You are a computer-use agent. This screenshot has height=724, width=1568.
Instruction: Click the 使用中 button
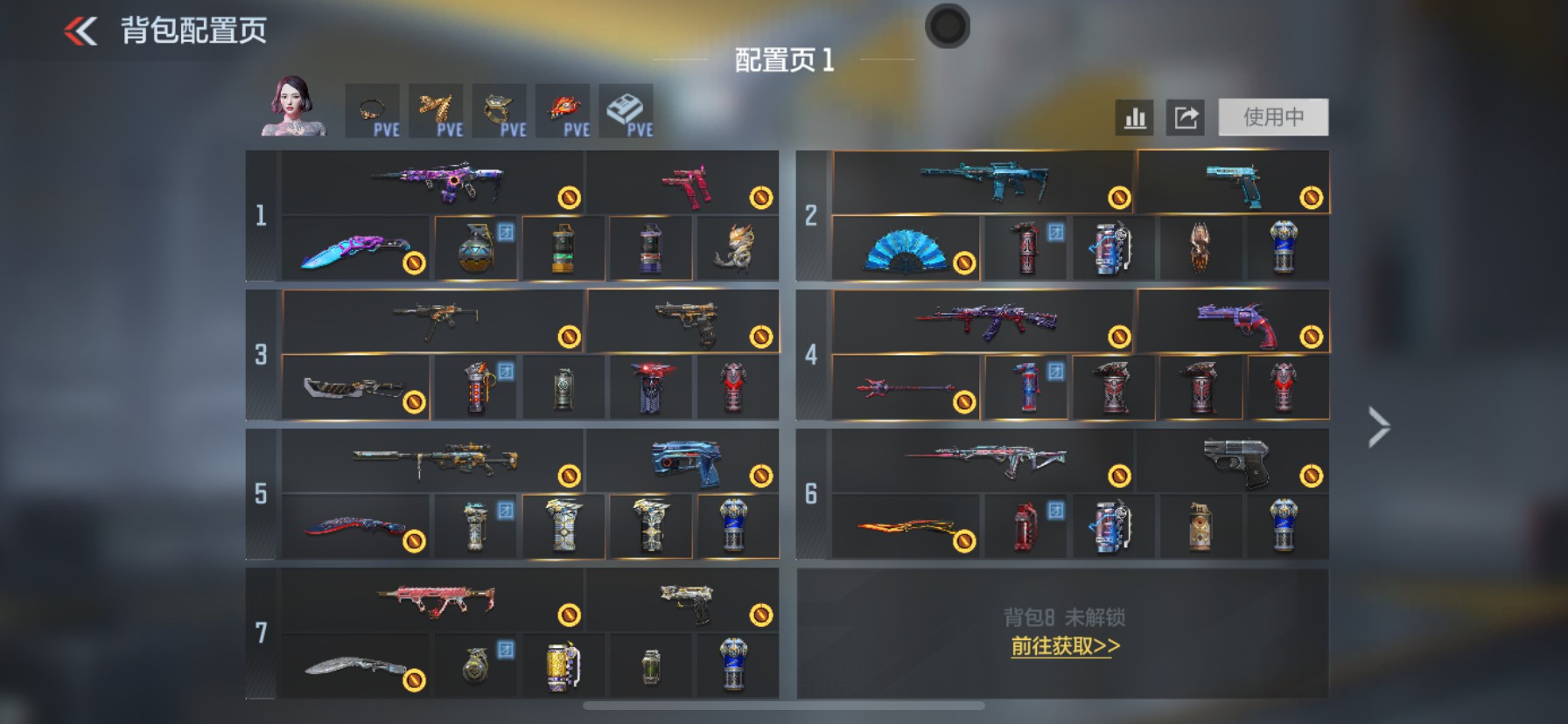click(1271, 118)
